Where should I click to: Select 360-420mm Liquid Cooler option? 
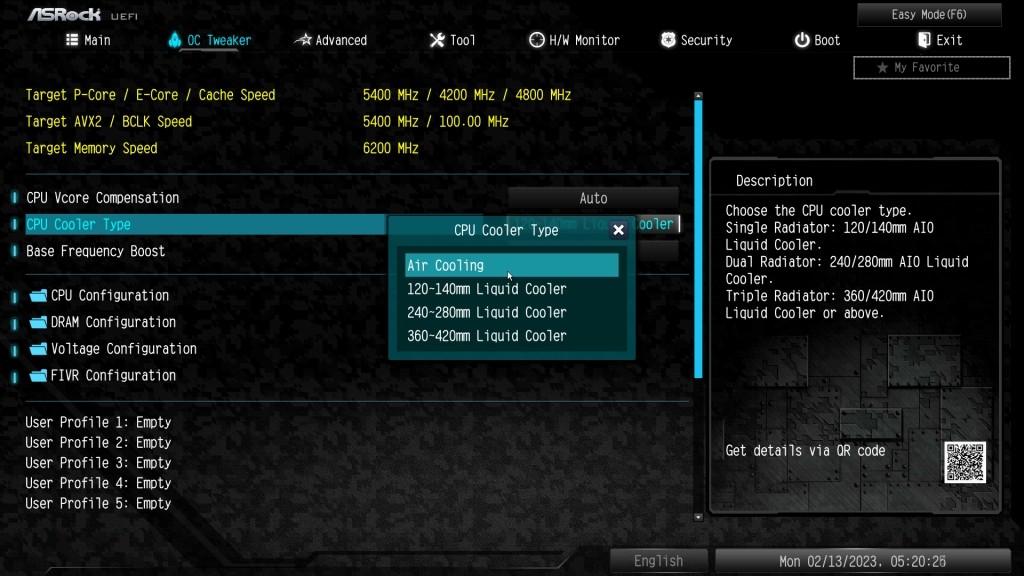click(487, 336)
